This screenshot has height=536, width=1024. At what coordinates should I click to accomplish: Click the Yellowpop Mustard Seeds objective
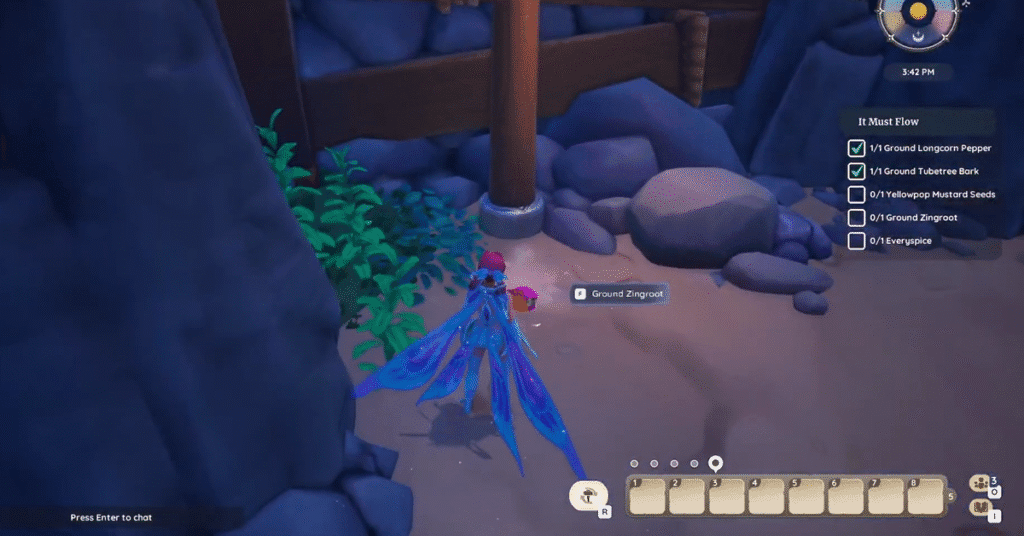click(932, 194)
